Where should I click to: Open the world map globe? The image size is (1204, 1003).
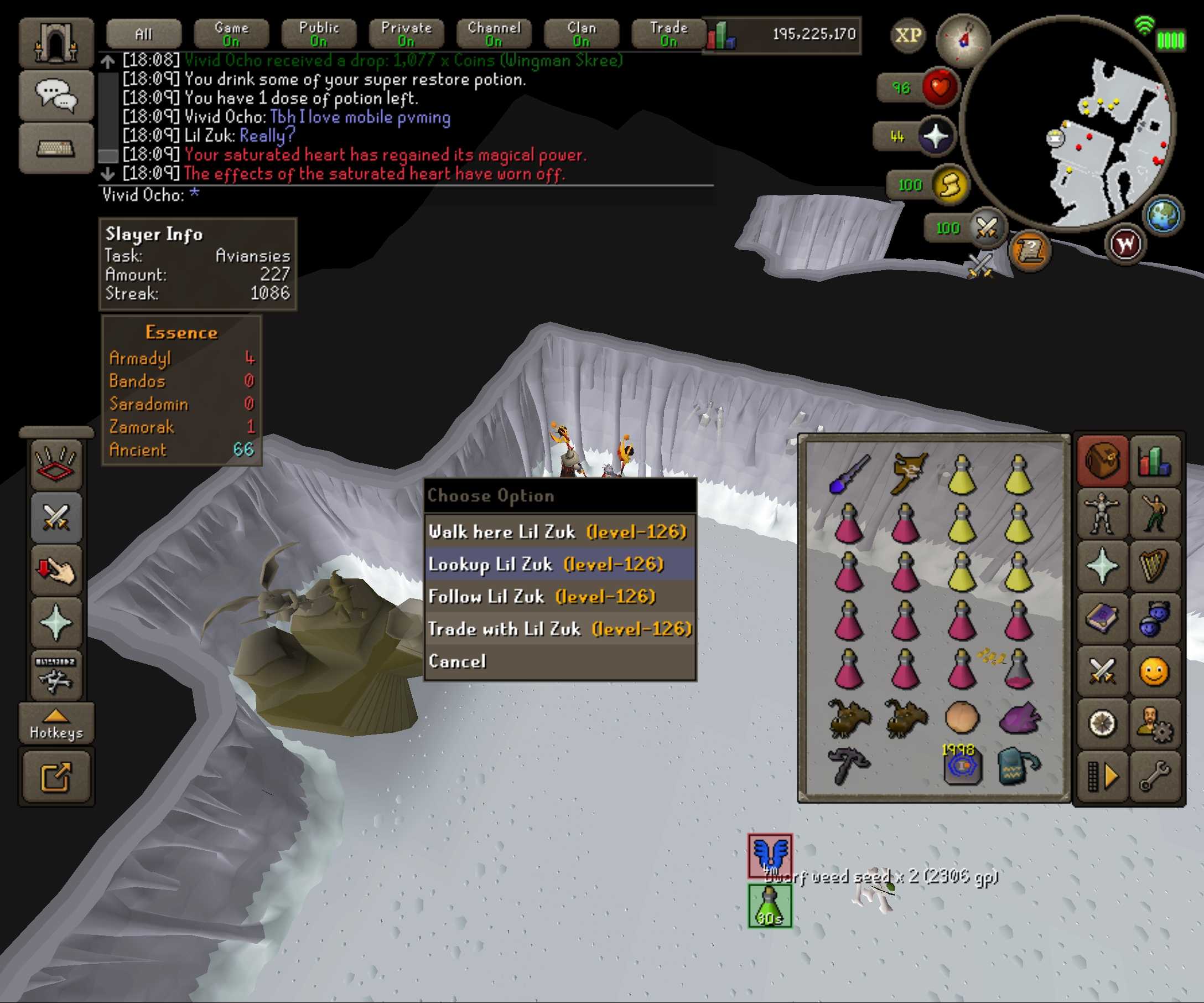(x=1163, y=216)
